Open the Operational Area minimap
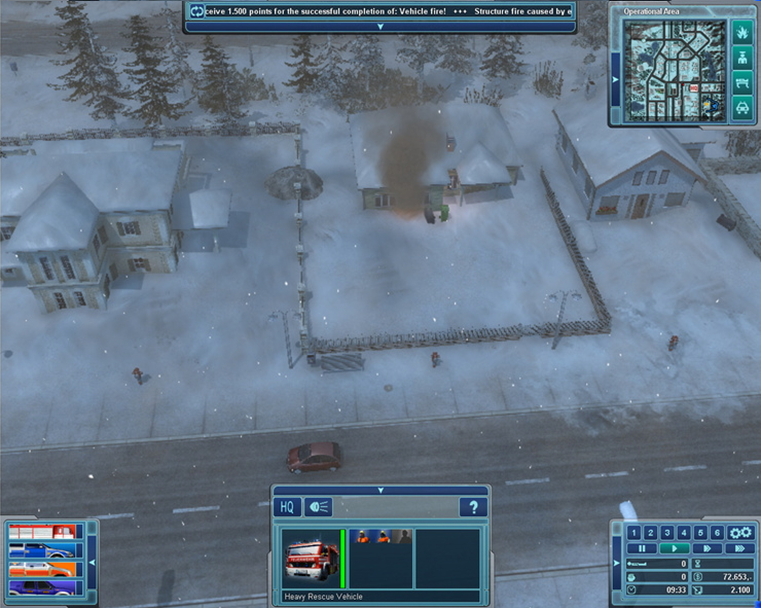This screenshot has height=608, width=762. [672, 69]
